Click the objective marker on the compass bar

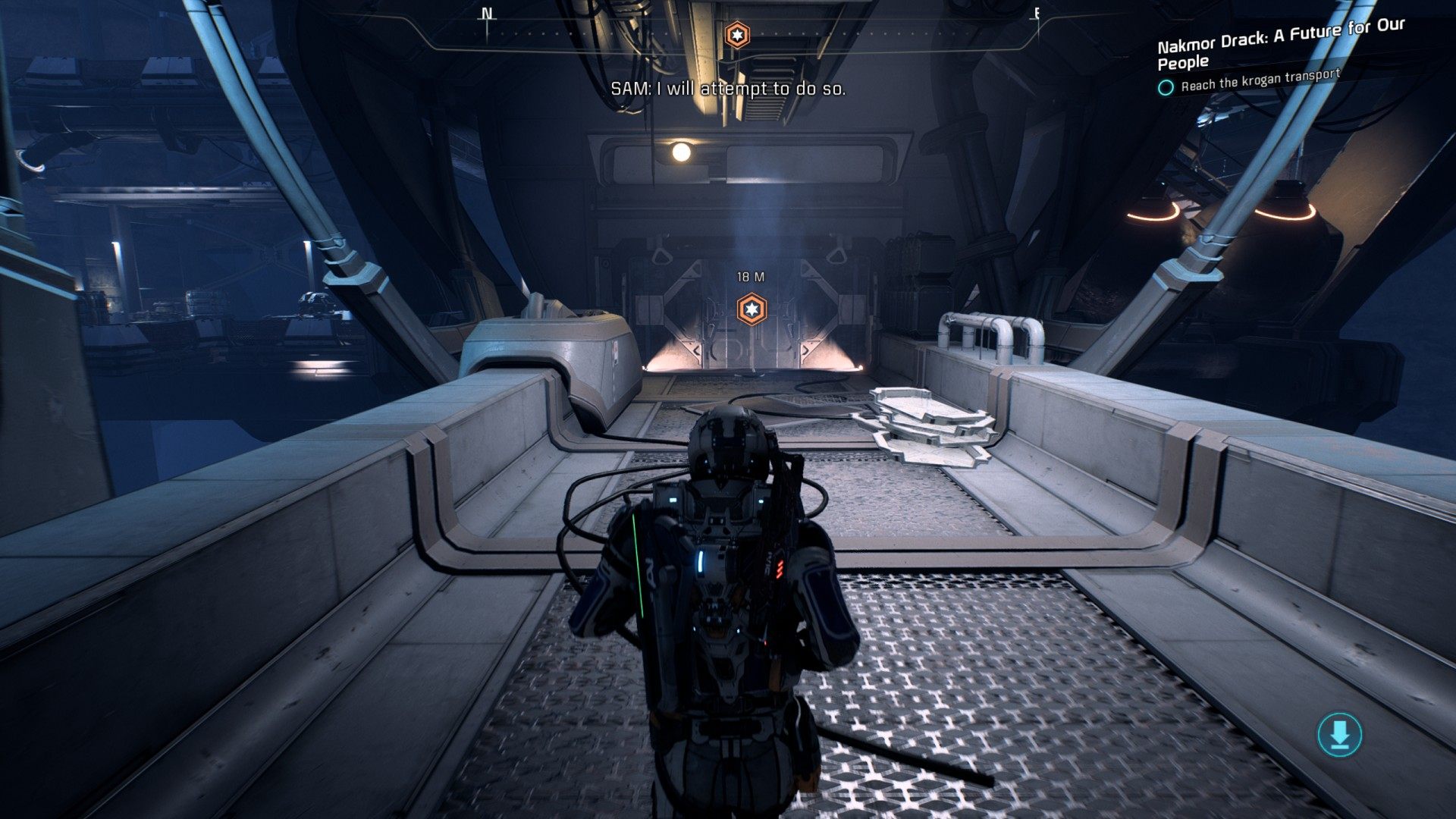pos(736,35)
